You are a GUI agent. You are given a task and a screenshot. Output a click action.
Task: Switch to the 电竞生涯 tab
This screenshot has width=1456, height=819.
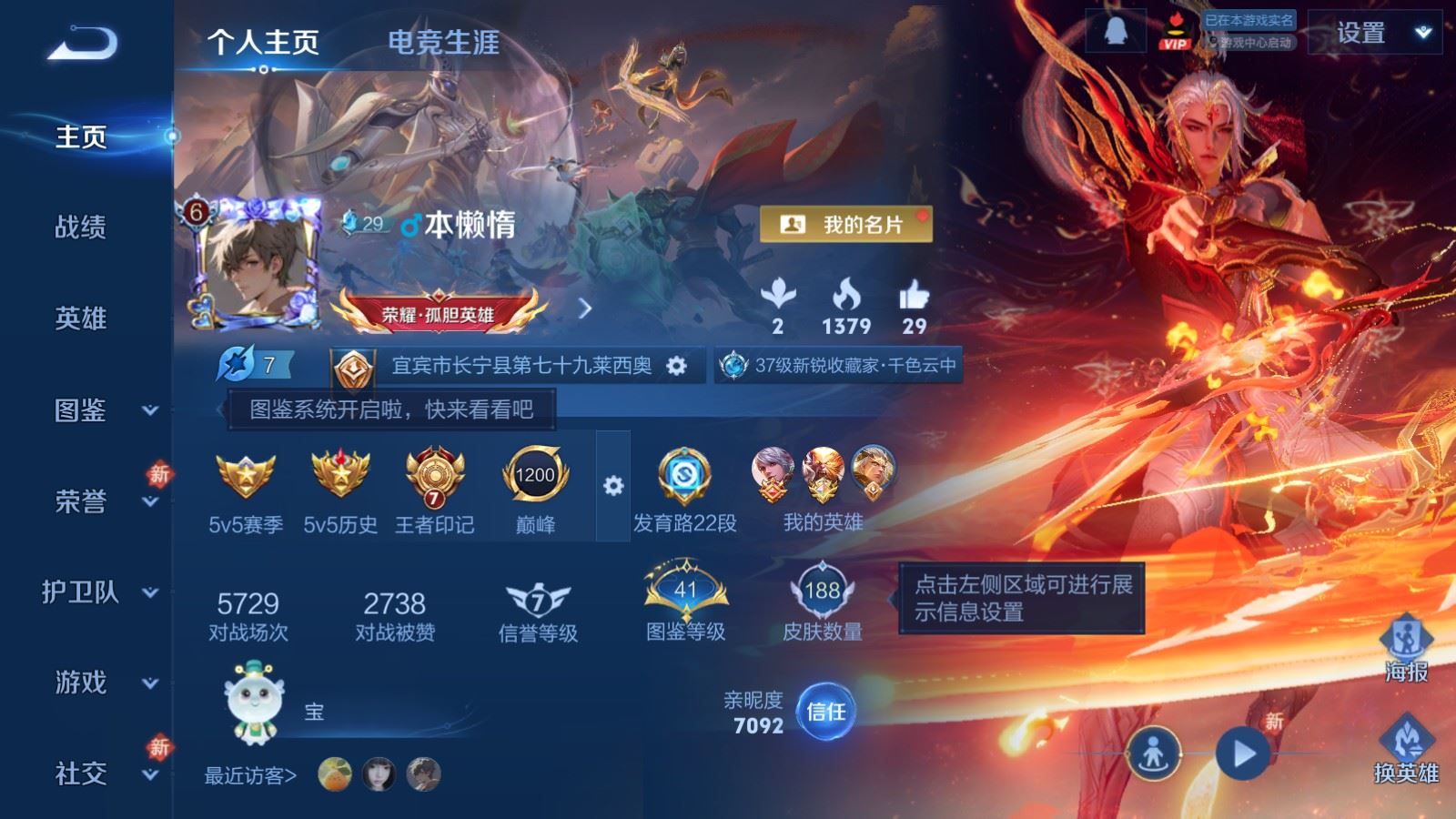[445, 42]
